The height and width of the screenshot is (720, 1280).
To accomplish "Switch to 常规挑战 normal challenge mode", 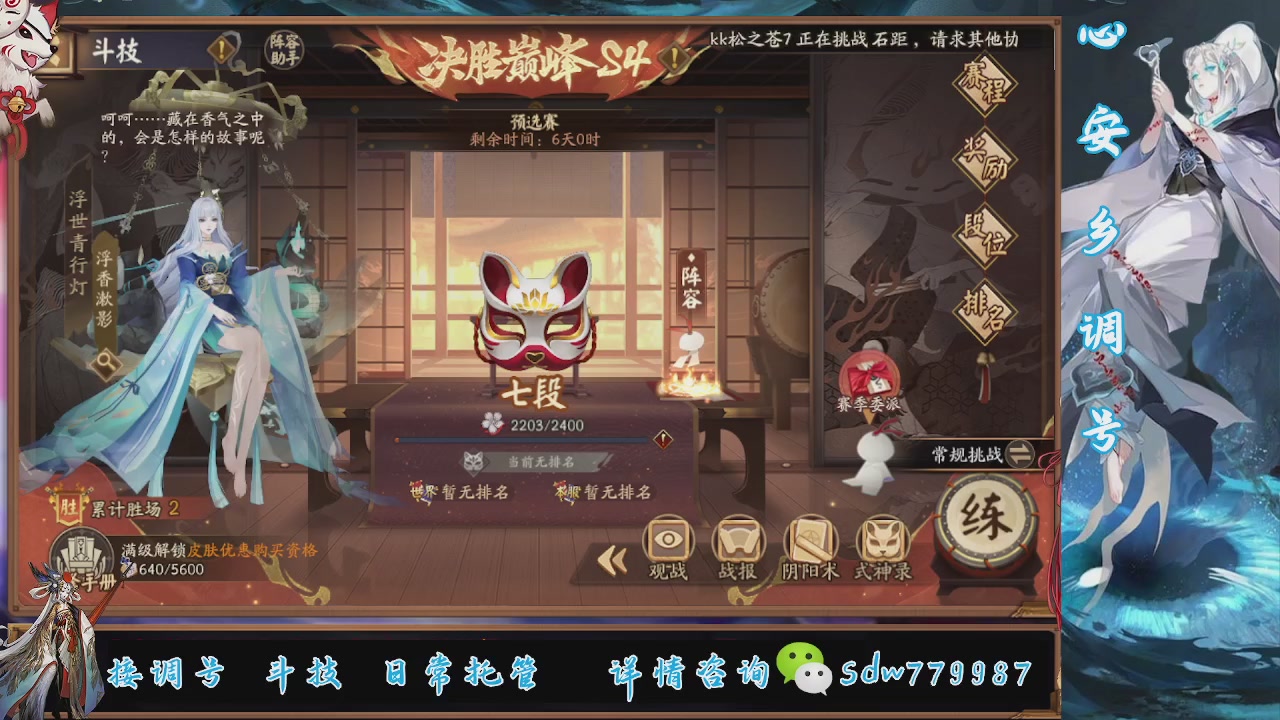I will pyautogui.click(x=975, y=451).
